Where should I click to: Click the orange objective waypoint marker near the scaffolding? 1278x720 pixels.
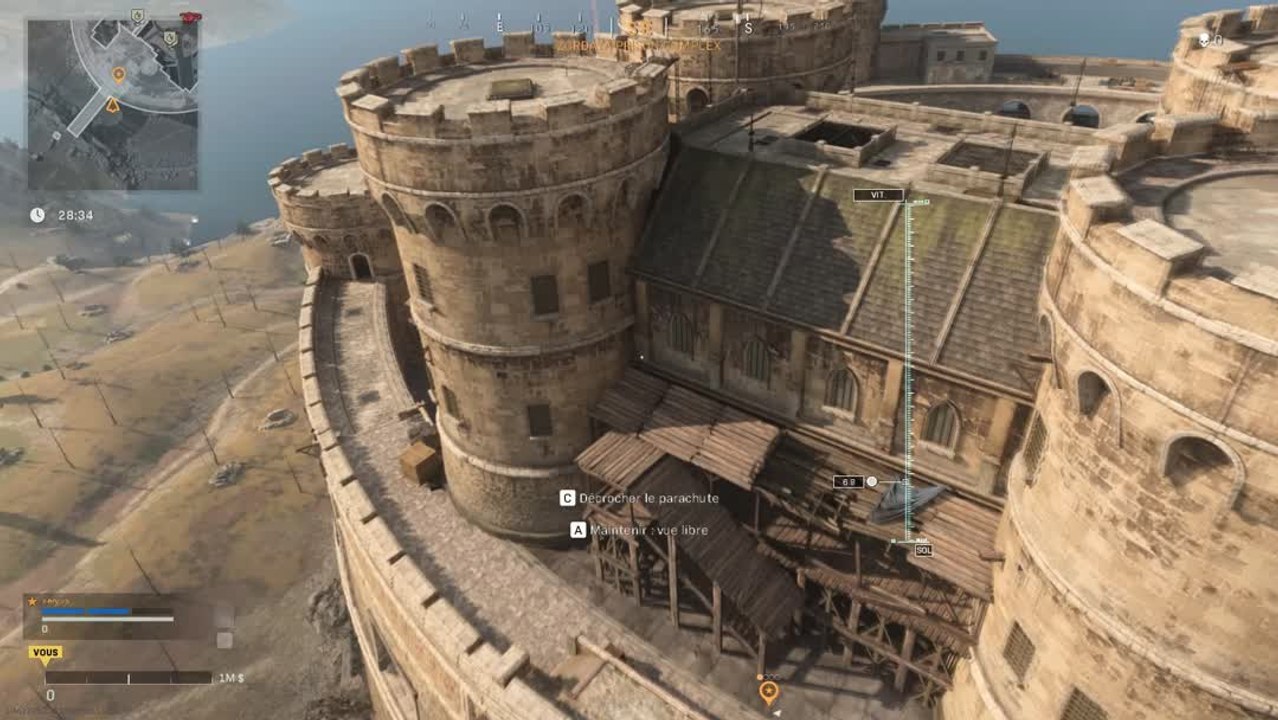pyautogui.click(x=768, y=690)
